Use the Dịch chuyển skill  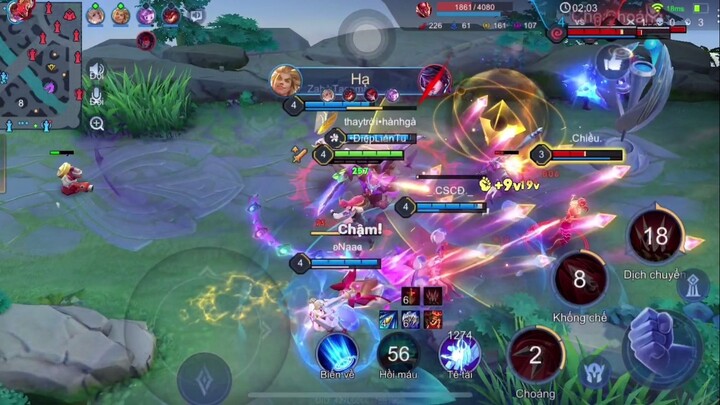point(655,236)
